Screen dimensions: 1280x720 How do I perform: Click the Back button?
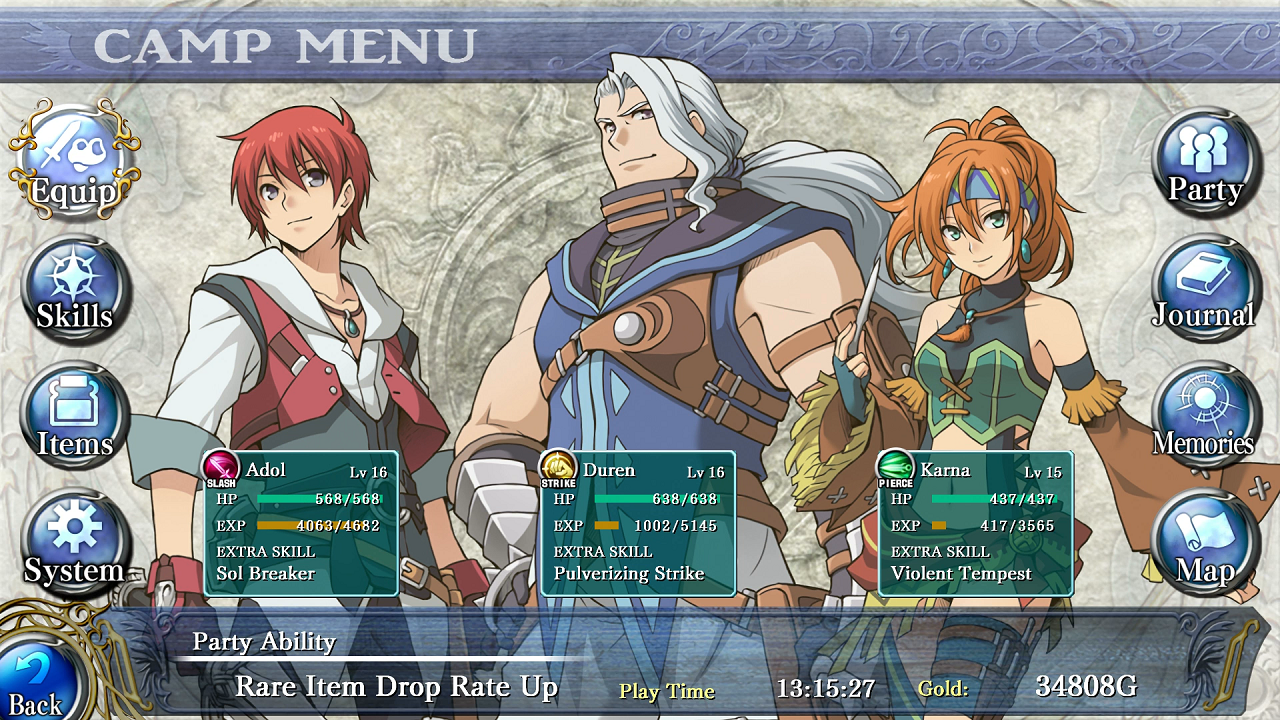38,680
